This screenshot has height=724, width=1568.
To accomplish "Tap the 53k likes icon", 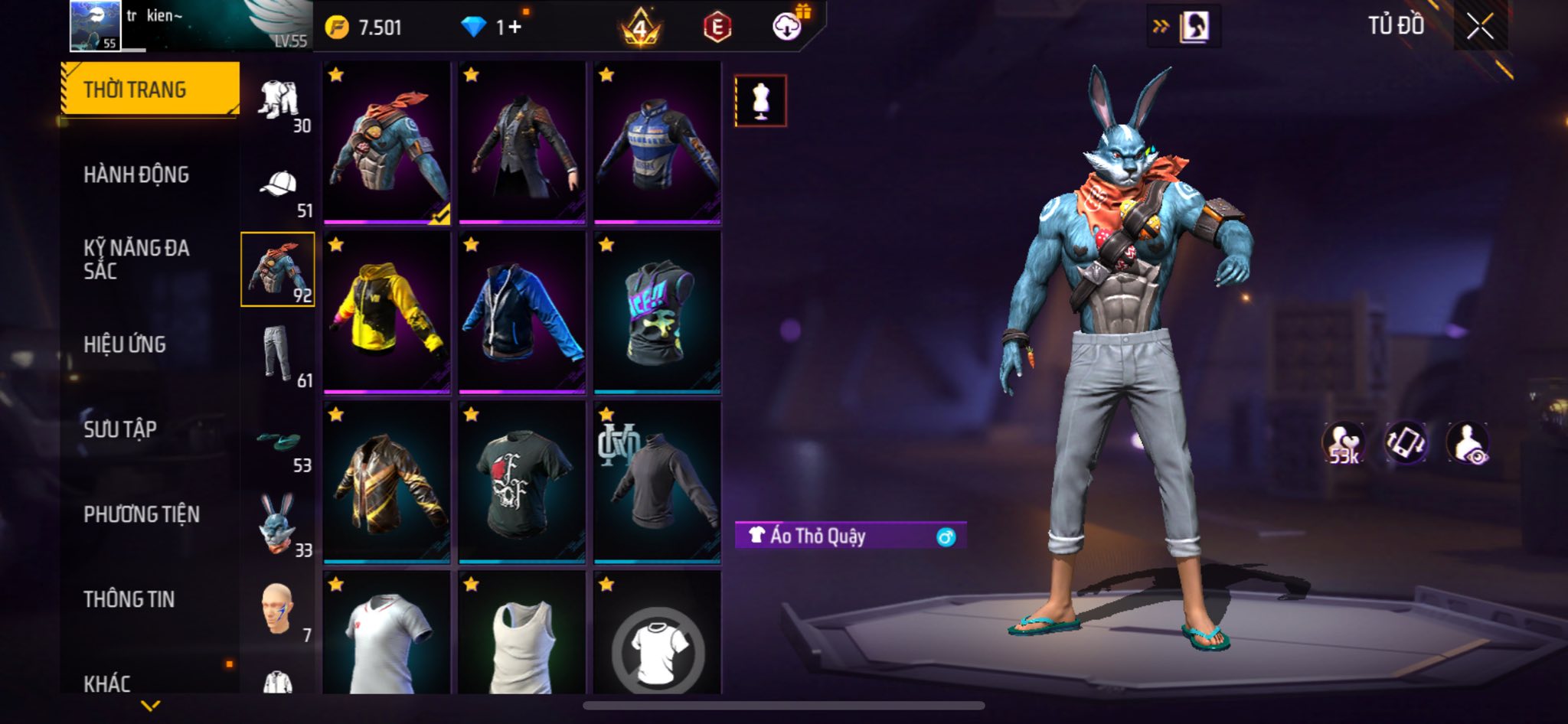I will (1343, 443).
